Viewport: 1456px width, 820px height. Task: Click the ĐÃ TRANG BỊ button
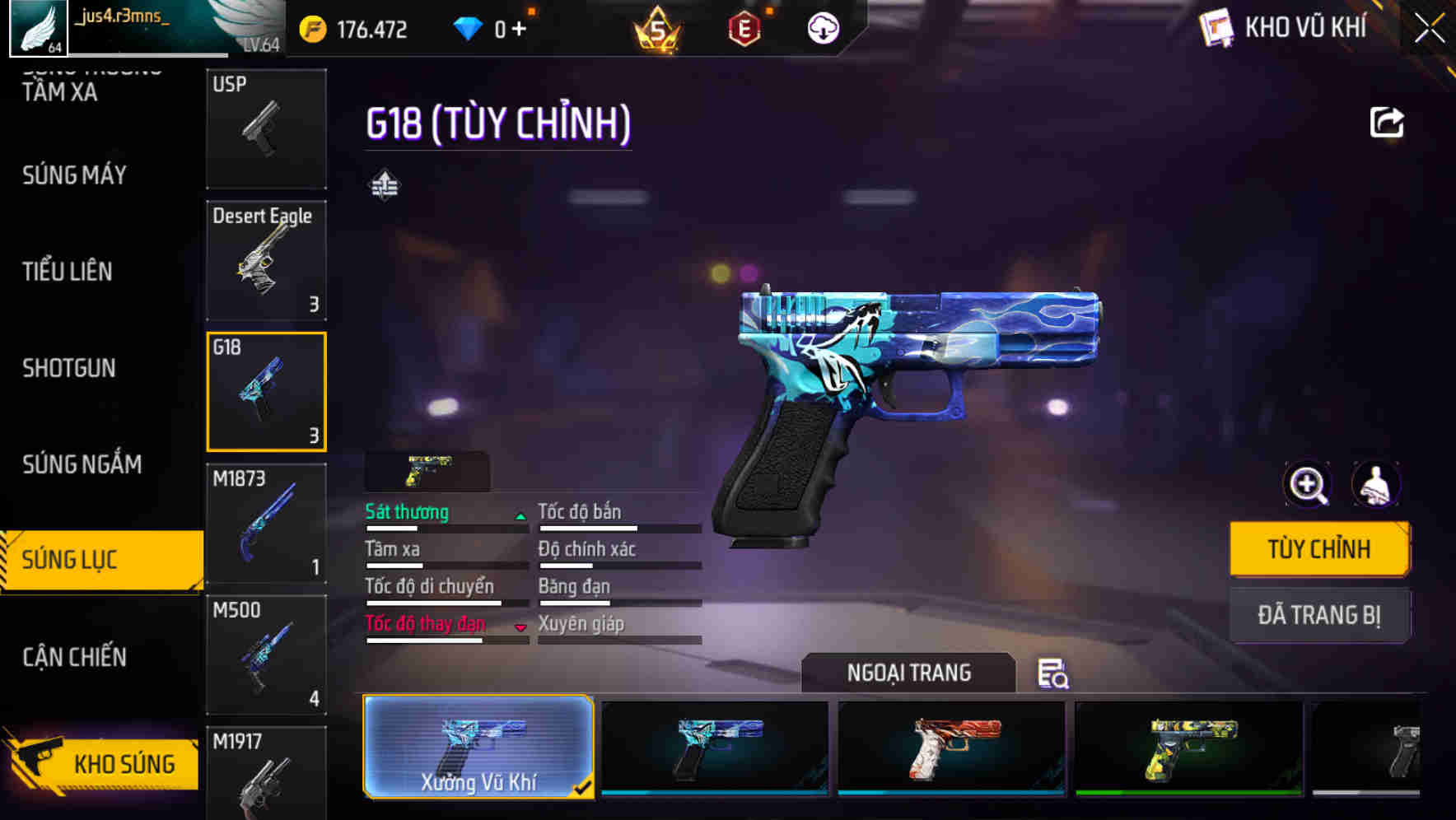coord(1319,616)
